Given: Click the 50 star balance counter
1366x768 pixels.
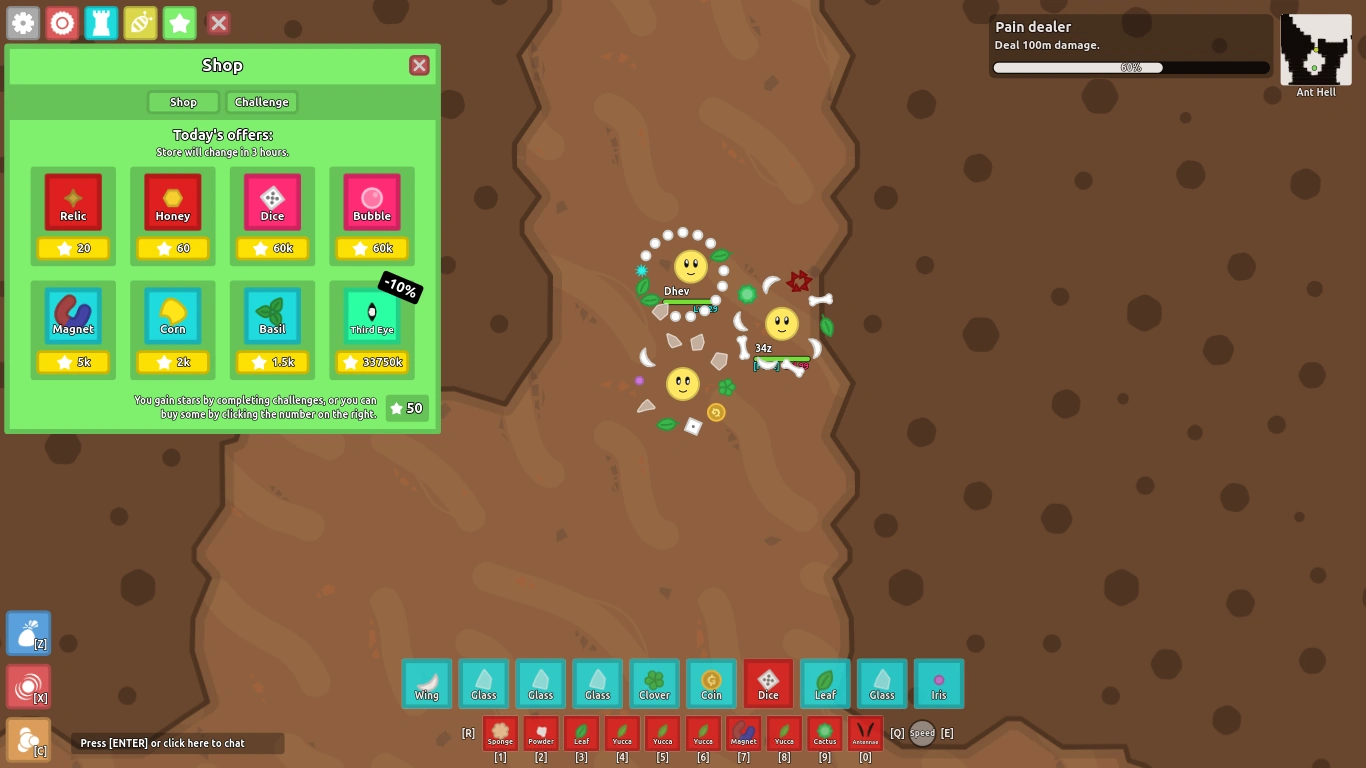Looking at the screenshot, I should (406, 408).
